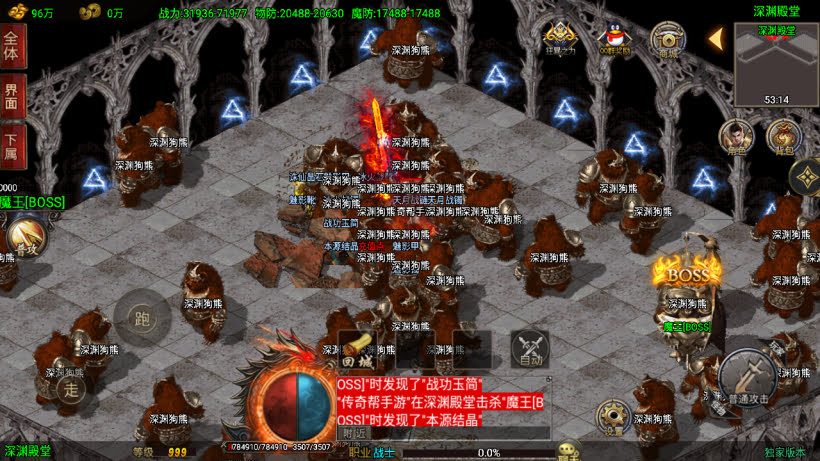The width and height of the screenshot is (820, 461).
Task: Select the 全体 tab on the left
Action: tap(12, 46)
